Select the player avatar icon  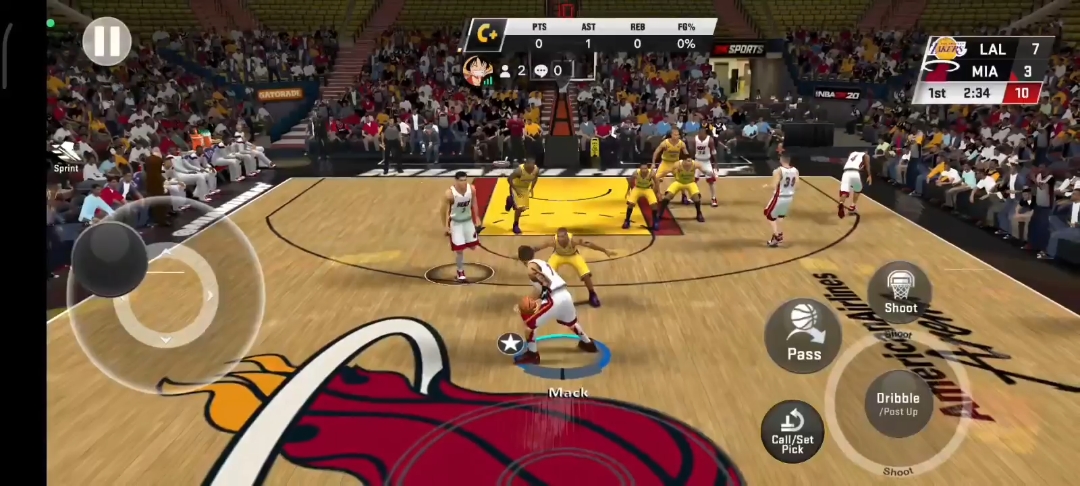click(x=477, y=71)
